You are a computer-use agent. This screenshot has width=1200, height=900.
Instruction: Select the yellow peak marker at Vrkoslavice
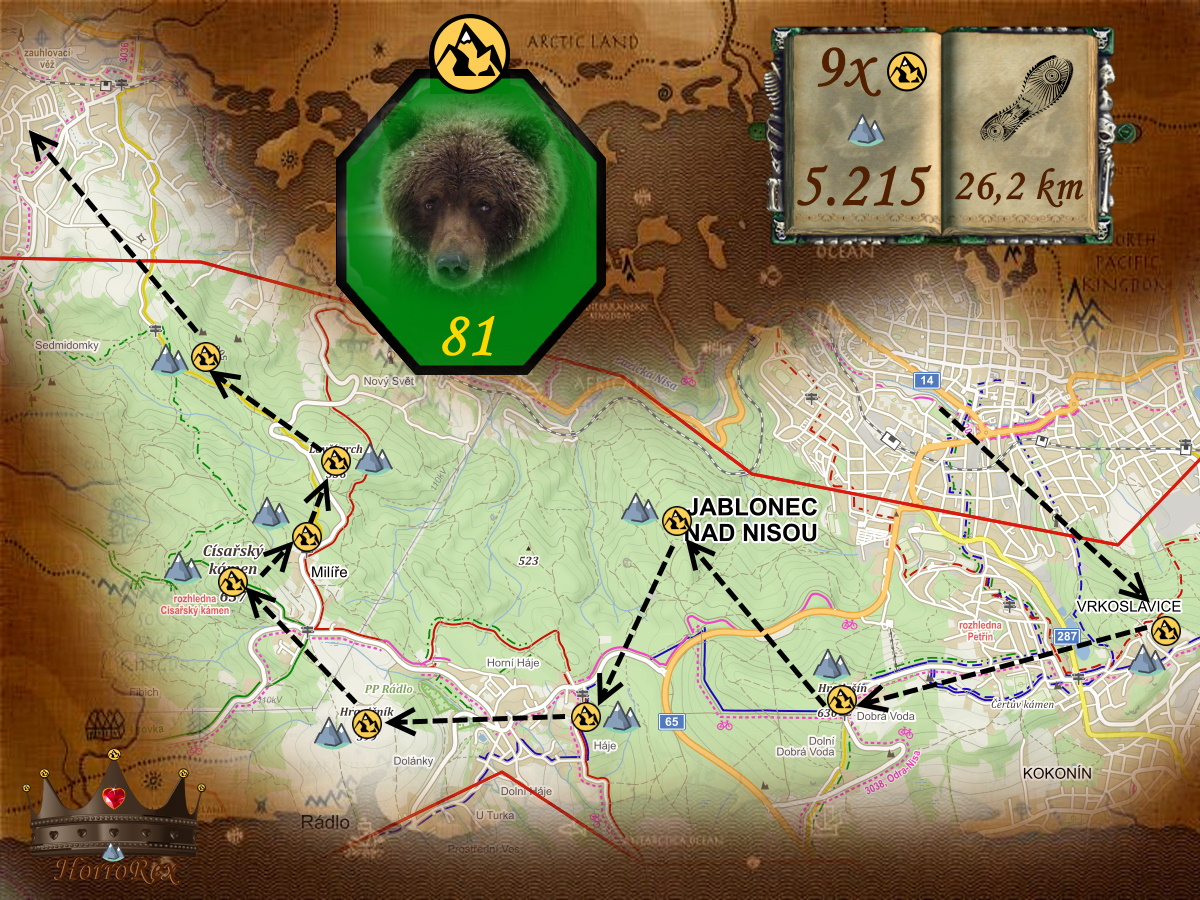coord(1163,631)
